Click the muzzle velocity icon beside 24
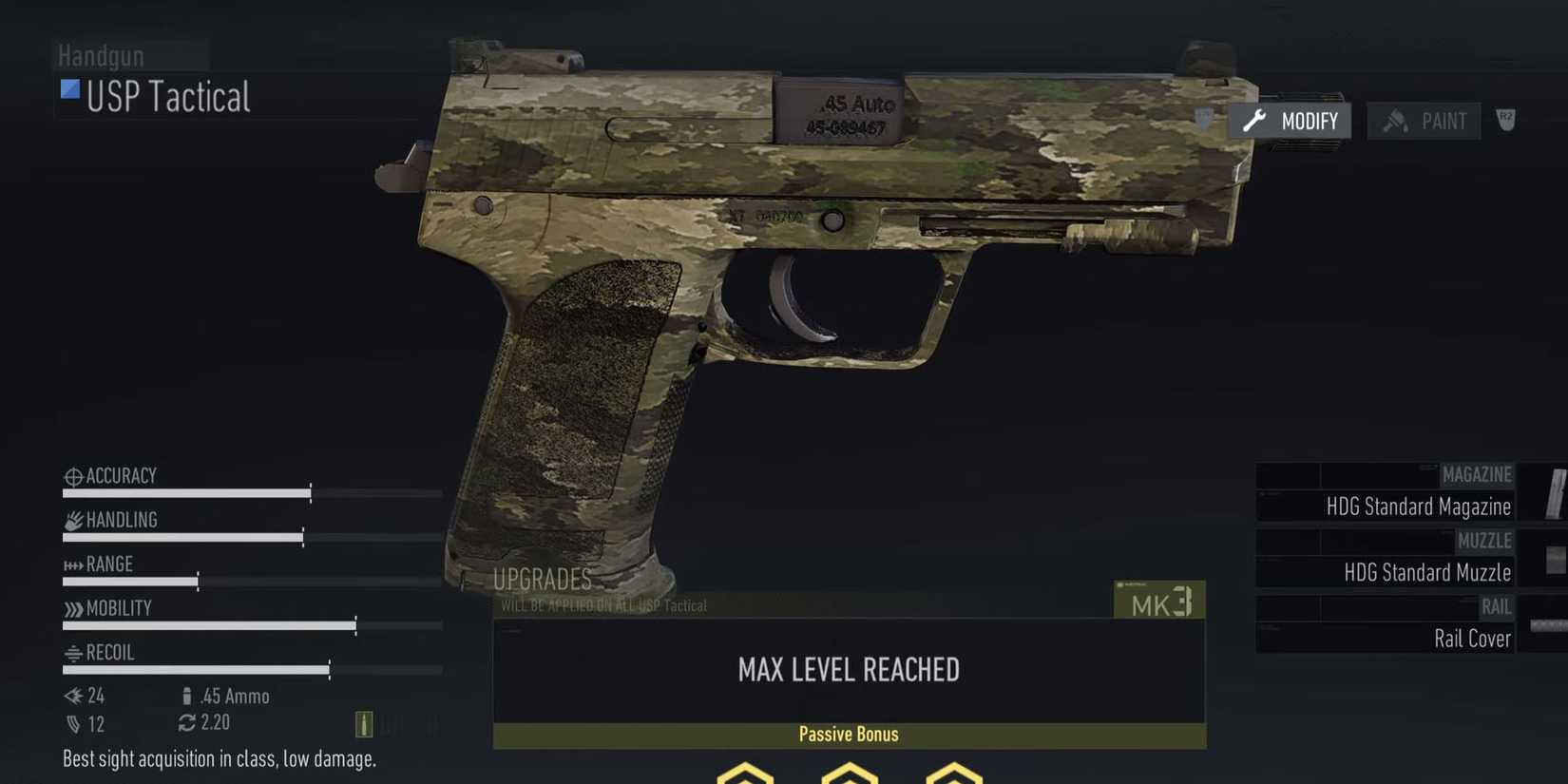 pyautogui.click(x=72, y=696)
